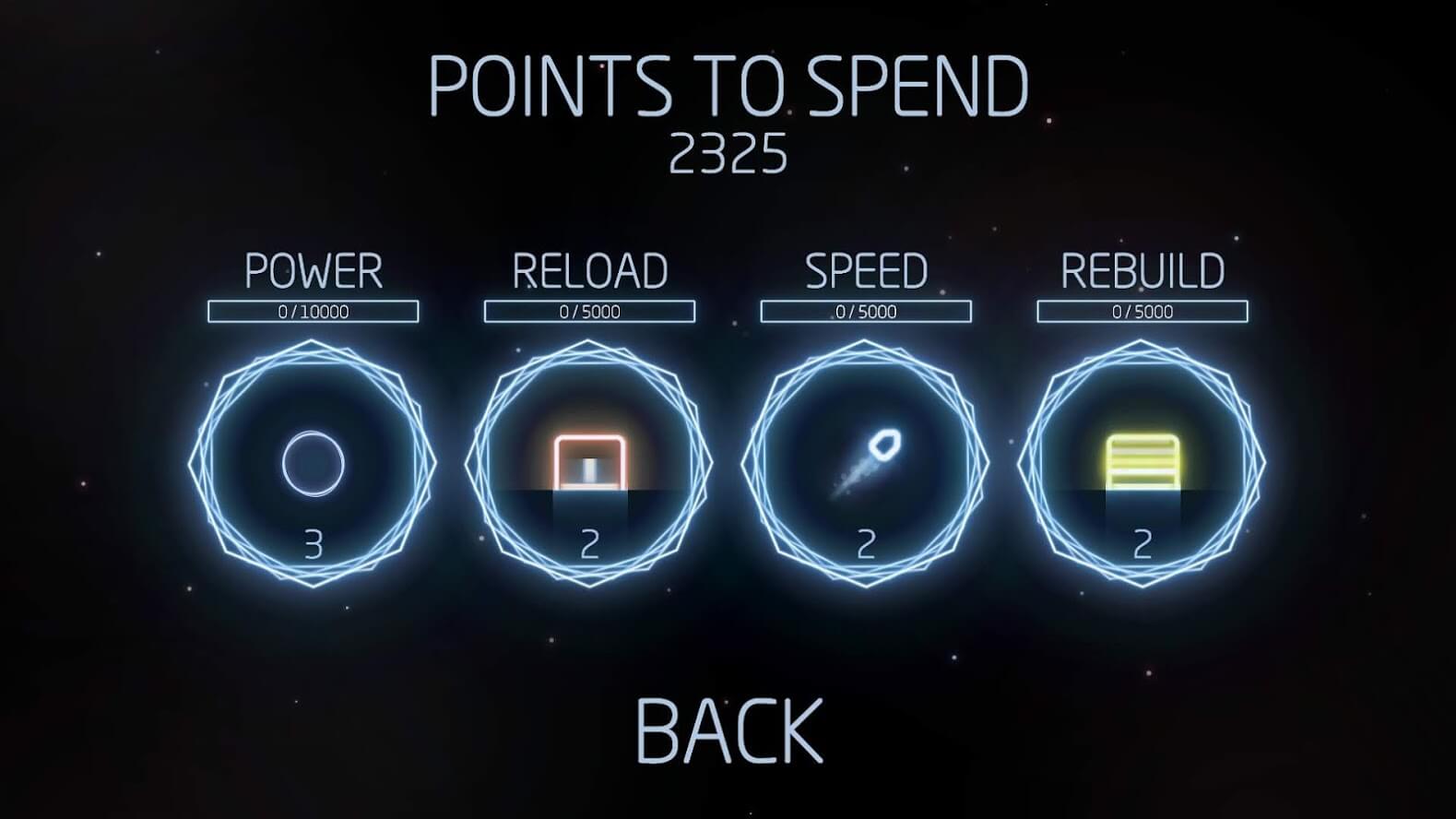Select the REBUILD label
1456x819 pixels.
(x=1143, y=270)
